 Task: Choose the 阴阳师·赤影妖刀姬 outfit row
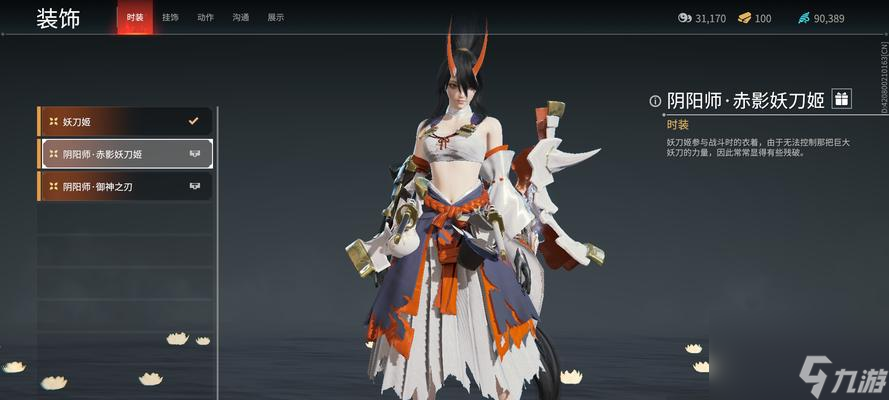point(125,154)
